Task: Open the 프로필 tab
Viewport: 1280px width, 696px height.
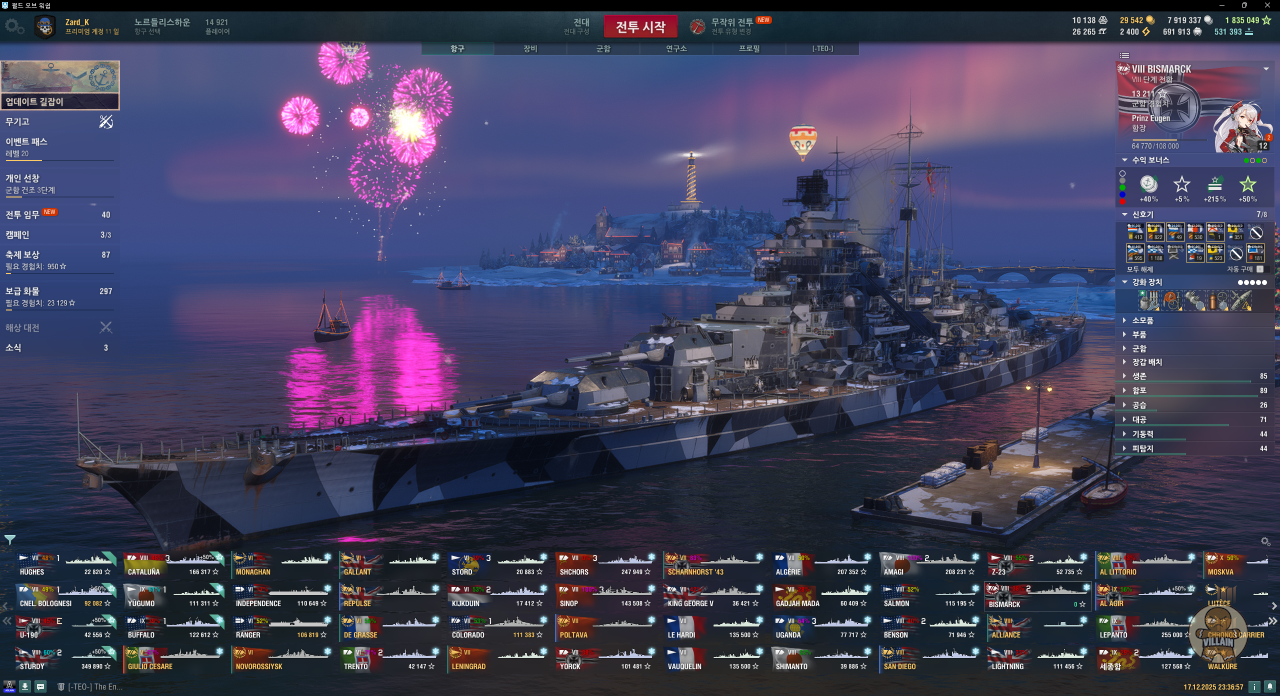Action: click(x=749, y=48)
